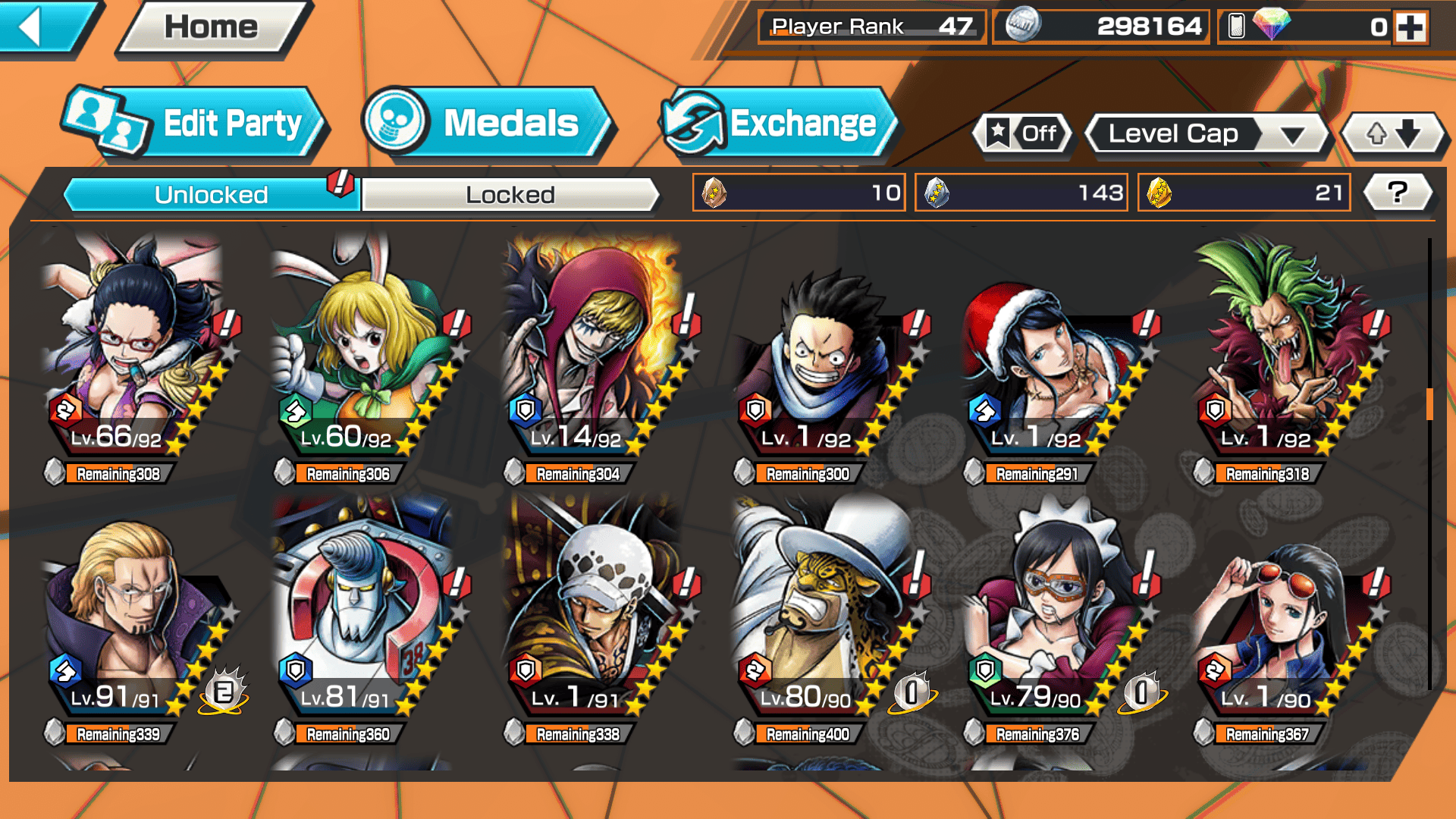Add rainbow diamonds with the plus button
Image resolution: width=1456 pixels, height=819 pixels.
pyautogui.click(x=1410, y=27)
